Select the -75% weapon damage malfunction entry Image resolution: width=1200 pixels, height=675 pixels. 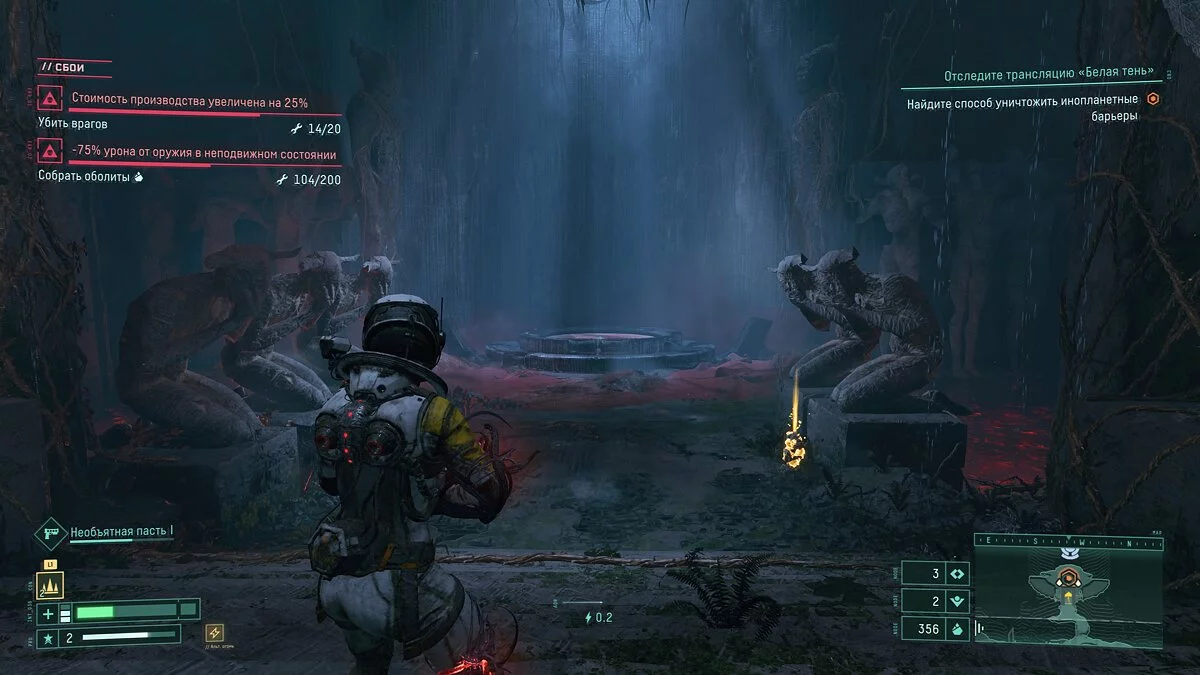[203, 154]
